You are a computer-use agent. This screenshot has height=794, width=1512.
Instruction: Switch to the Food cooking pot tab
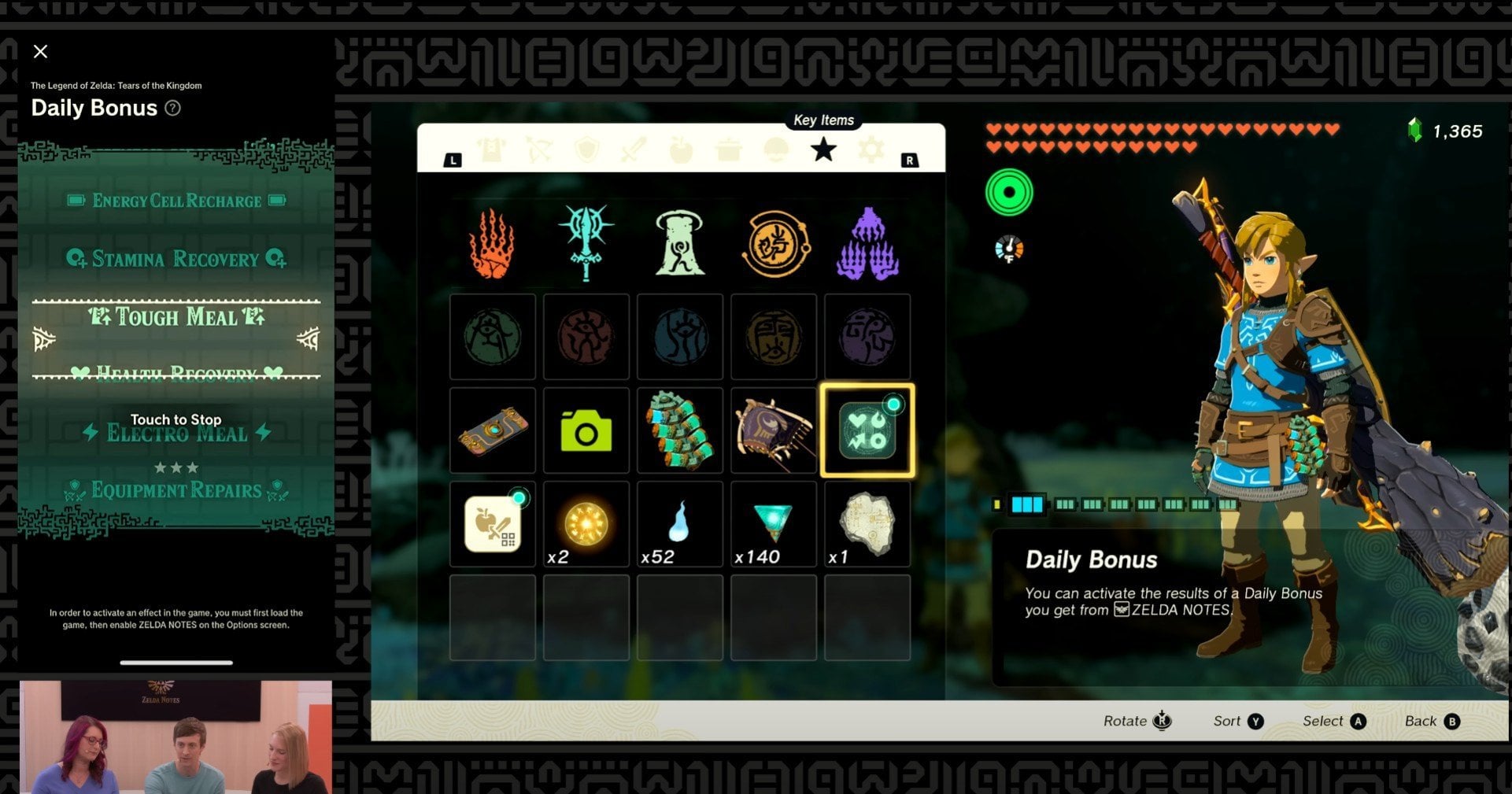pyautogui.click(x=729, y=150)
